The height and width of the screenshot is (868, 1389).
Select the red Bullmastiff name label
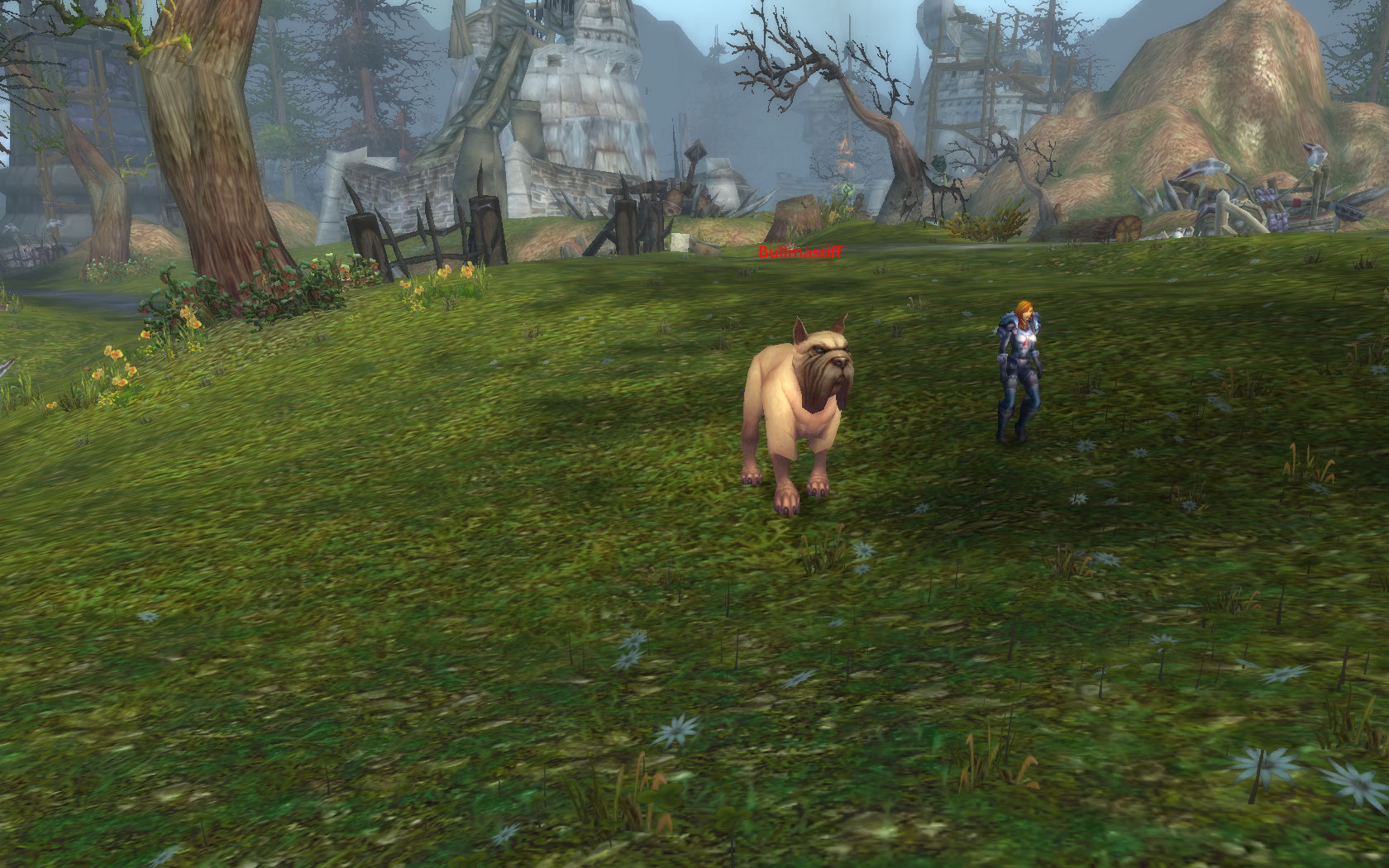tap(800, 252)
